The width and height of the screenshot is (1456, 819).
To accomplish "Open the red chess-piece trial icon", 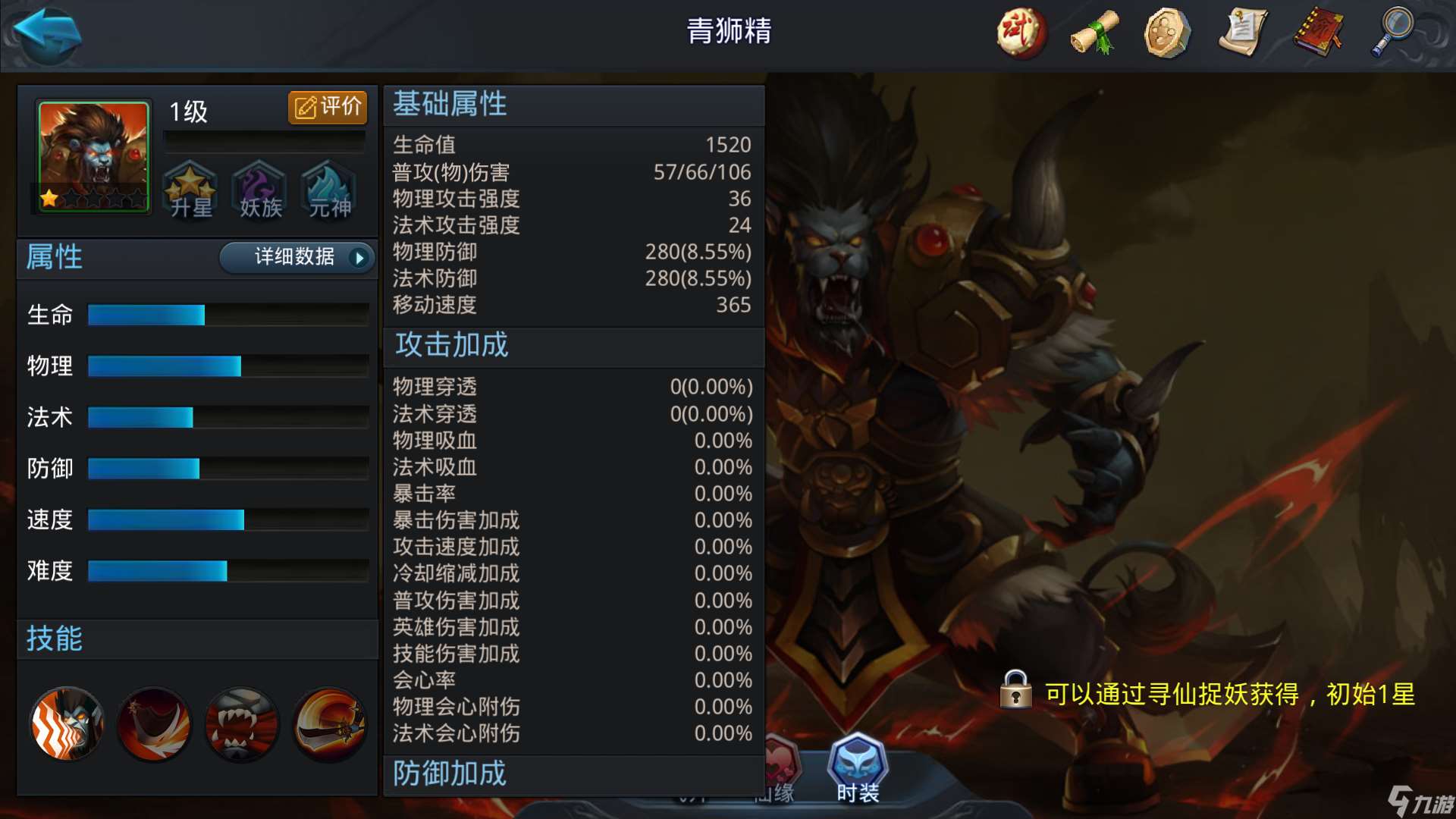I will tap(1020, 34).
